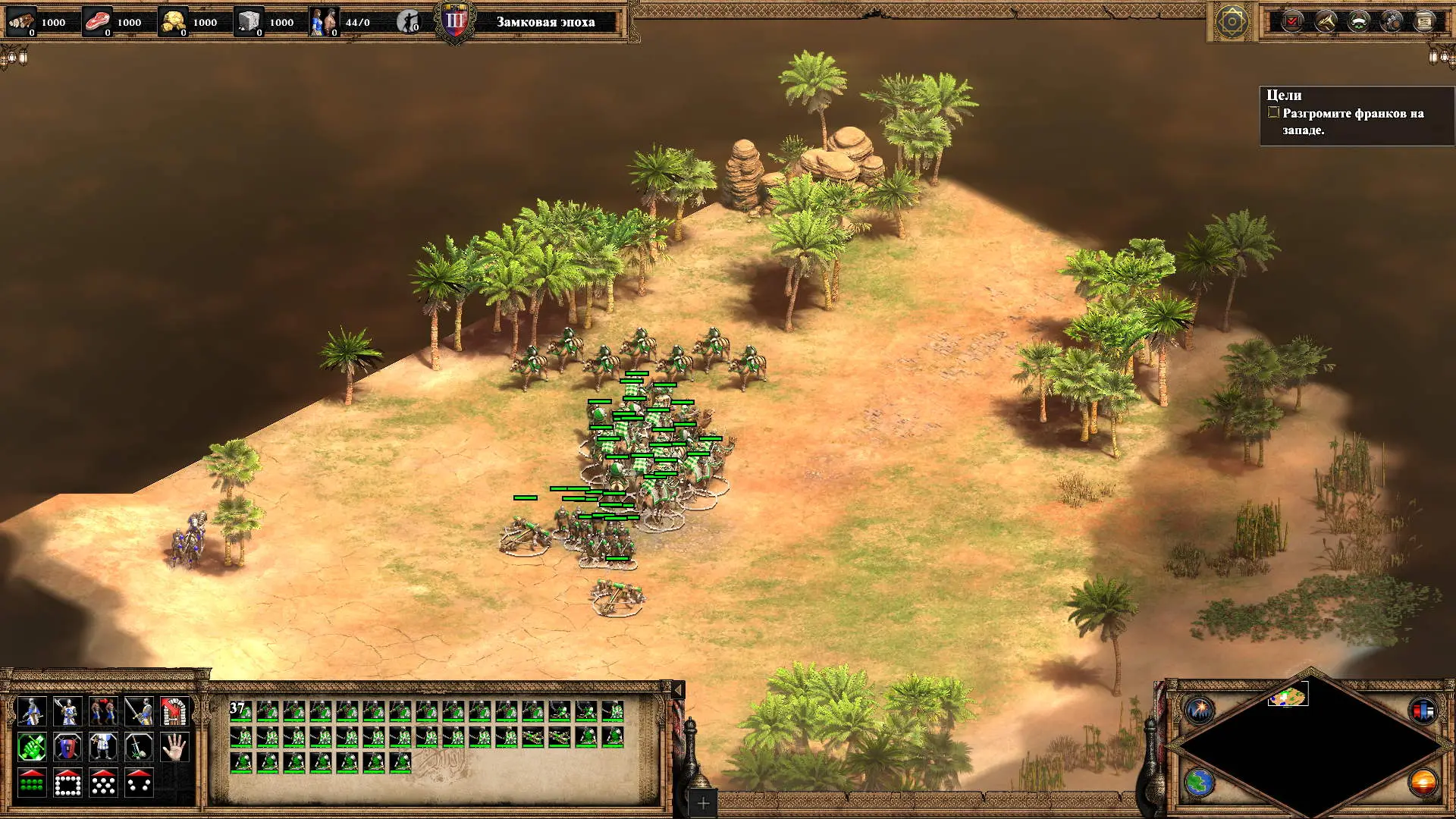The width and height of the screenshot is (1456, 819).
Task: Select the stand ground stance icon
Action: (x=103, y=747)
